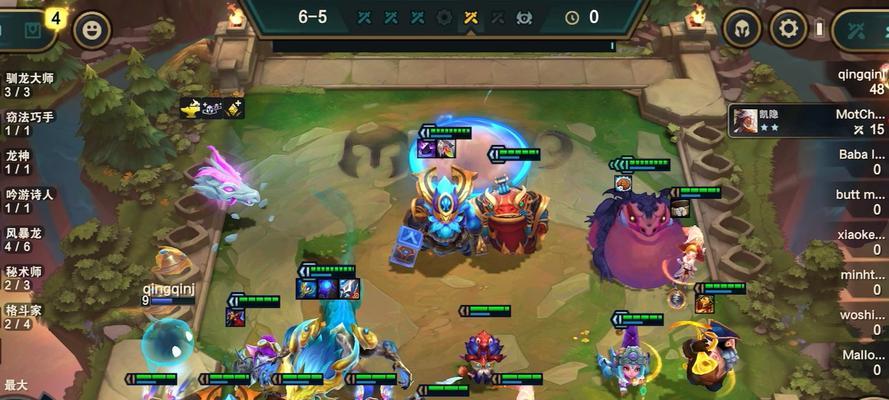The height and width of the screenshot is (400, 889).
Task: View the Mallo... player's board
Action: coord(861,361)
